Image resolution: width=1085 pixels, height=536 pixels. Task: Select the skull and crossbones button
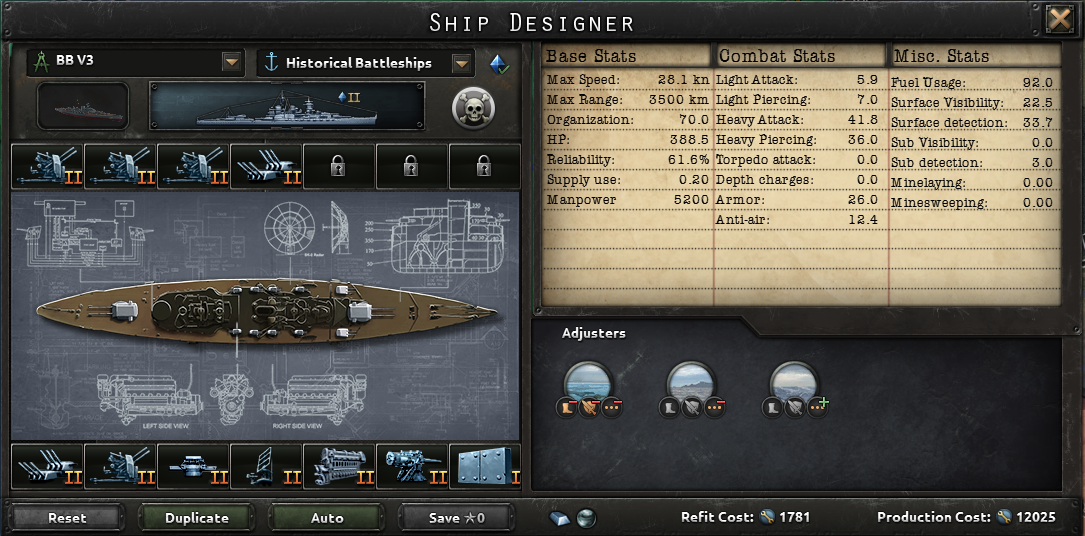click(470, 106)
